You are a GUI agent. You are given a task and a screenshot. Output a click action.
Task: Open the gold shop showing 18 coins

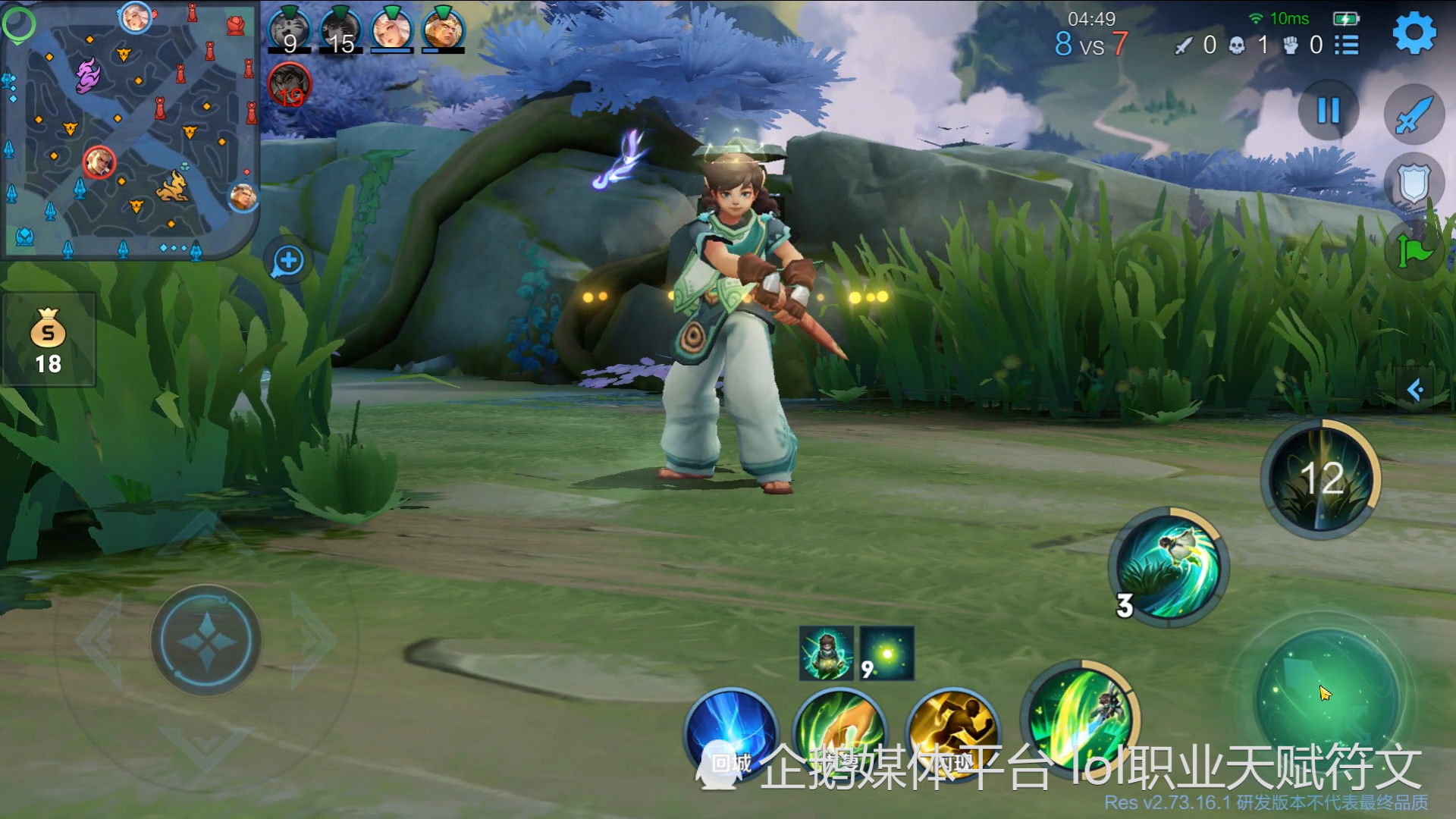tap(49, 340)
